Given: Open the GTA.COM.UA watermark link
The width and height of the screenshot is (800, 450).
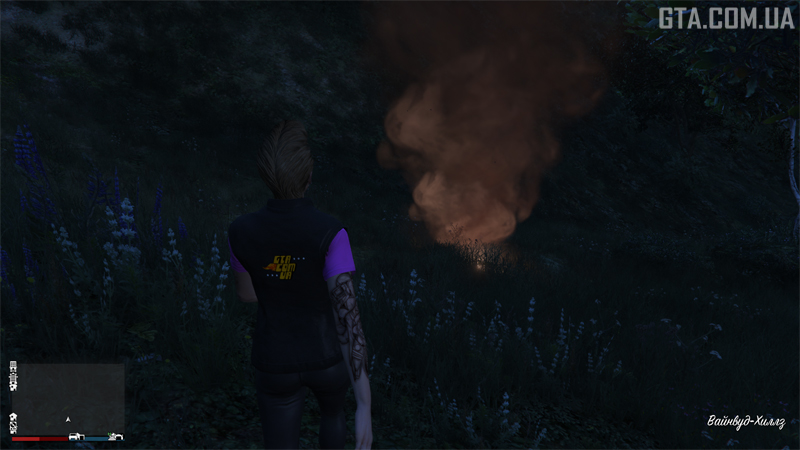Looking at the screenshot, I should pos(725,17).
